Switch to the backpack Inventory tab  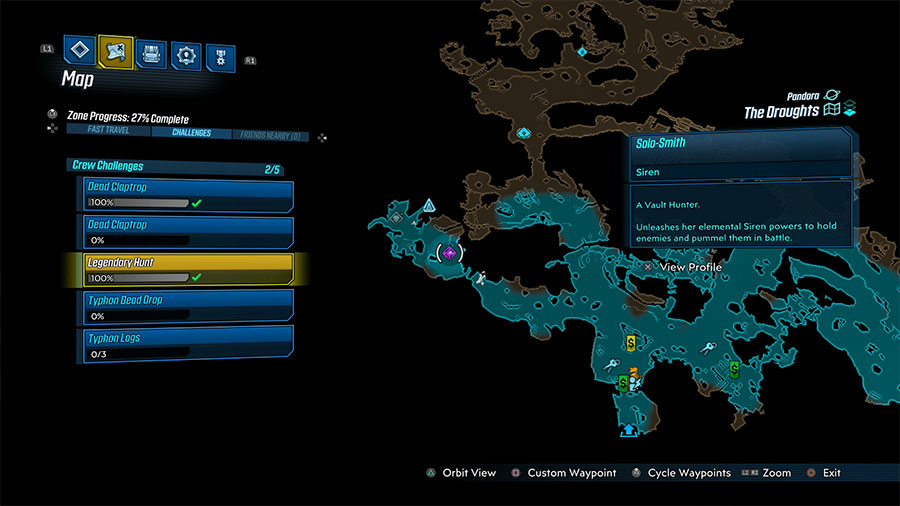(151, 55)
